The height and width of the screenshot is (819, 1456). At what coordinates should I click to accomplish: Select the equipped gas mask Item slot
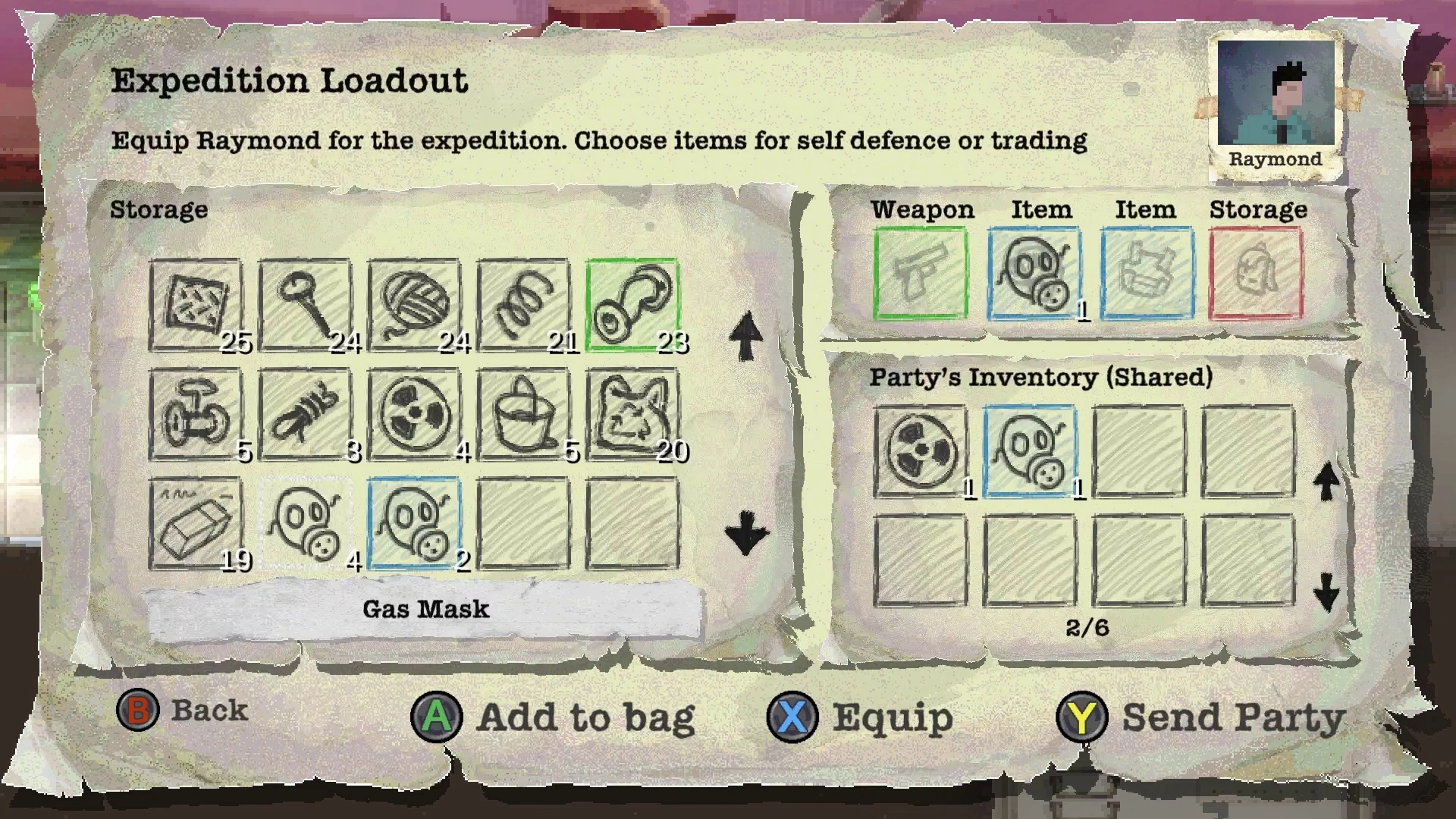(1034, 273)
